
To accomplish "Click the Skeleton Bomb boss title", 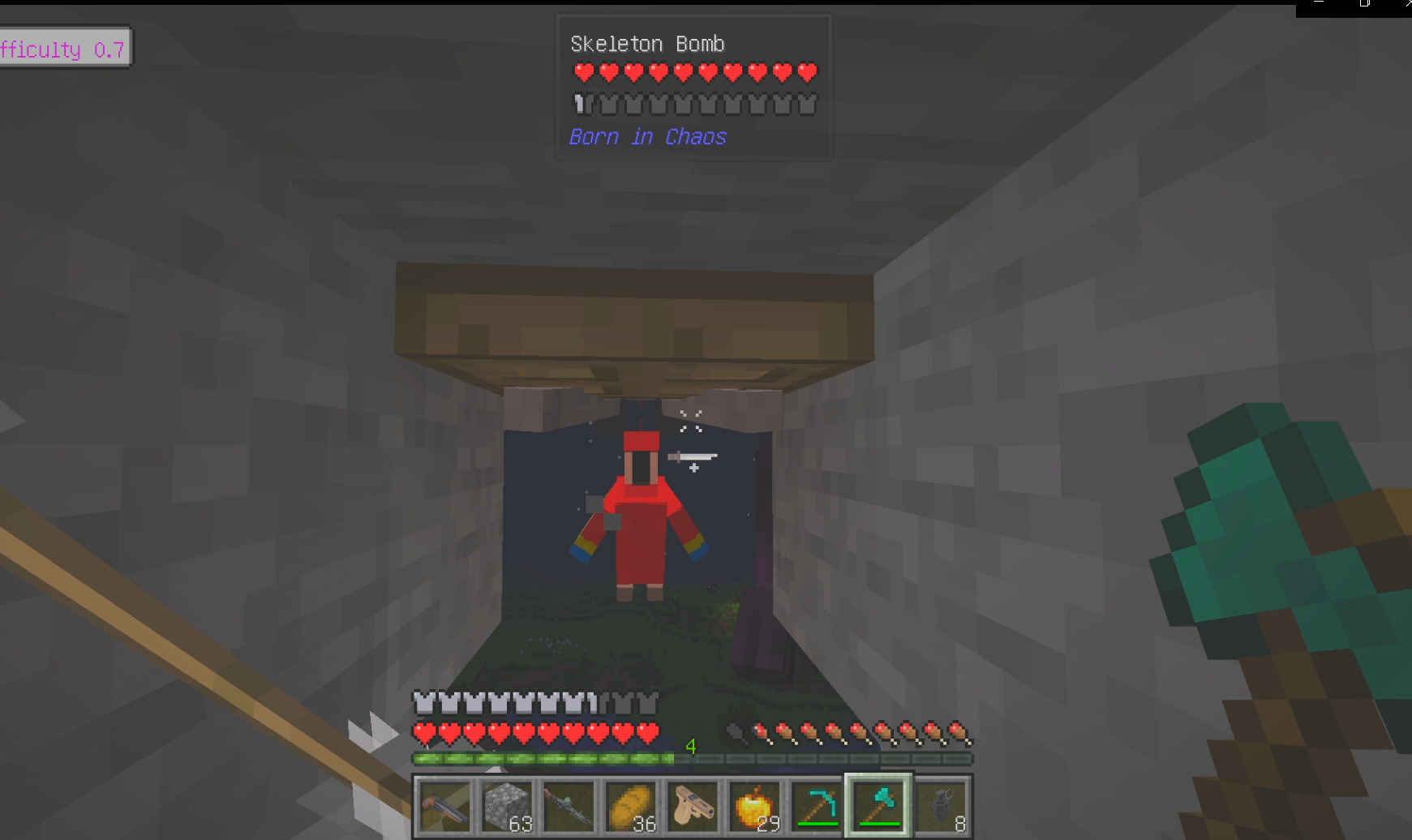I will [x=646, y=44].
